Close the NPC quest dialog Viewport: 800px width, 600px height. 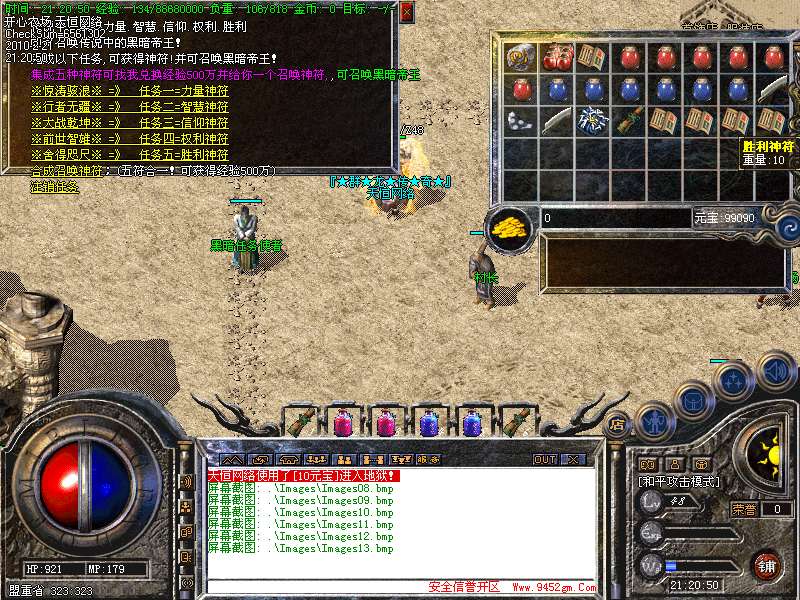(x=406, y=13)
